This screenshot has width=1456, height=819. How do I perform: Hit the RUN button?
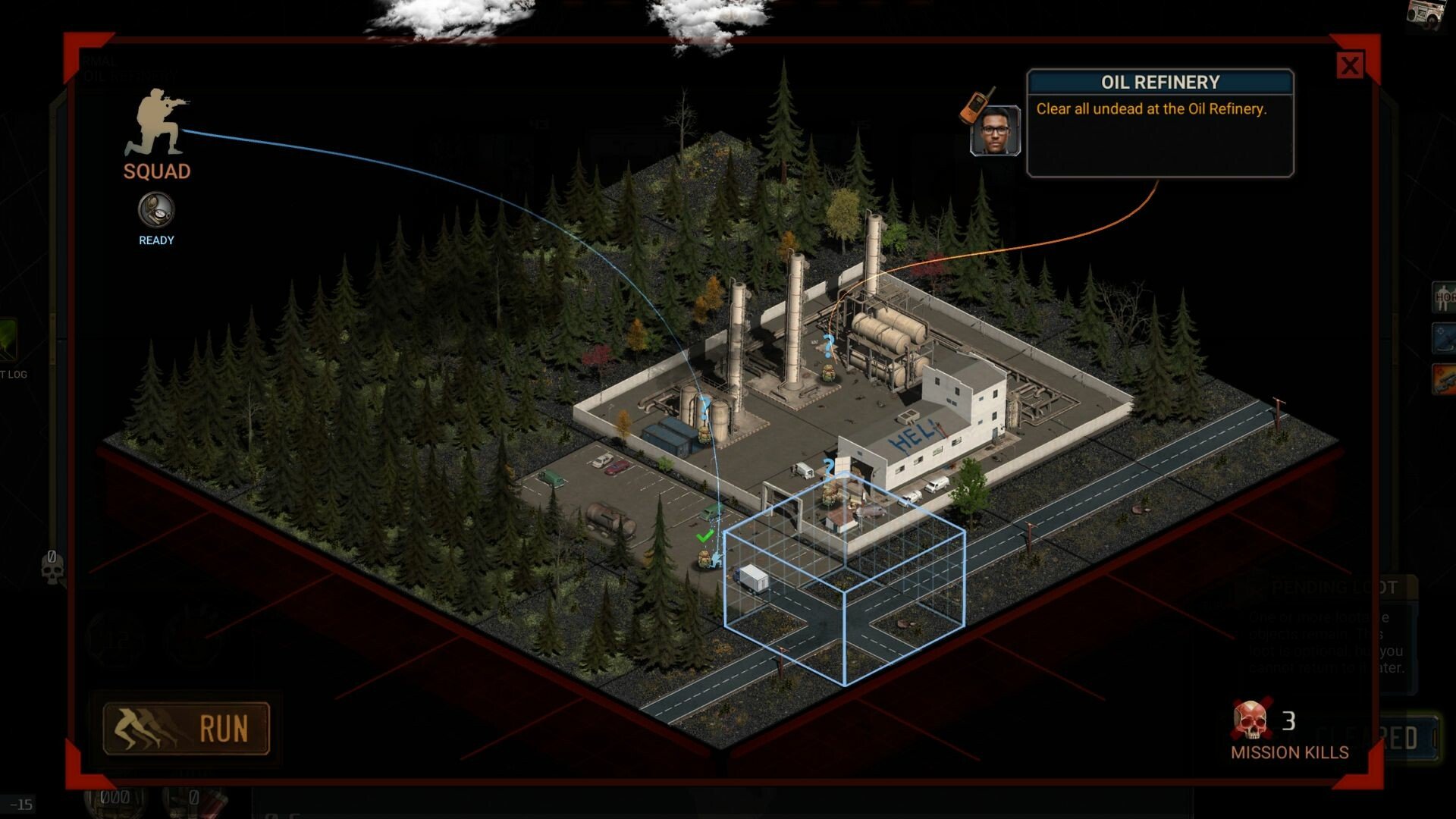pos(187,729)
